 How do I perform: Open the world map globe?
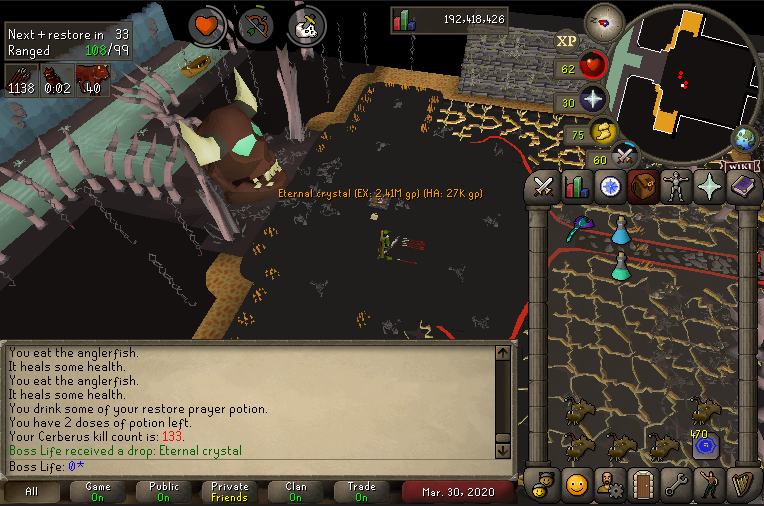click(x=744, y=138)
